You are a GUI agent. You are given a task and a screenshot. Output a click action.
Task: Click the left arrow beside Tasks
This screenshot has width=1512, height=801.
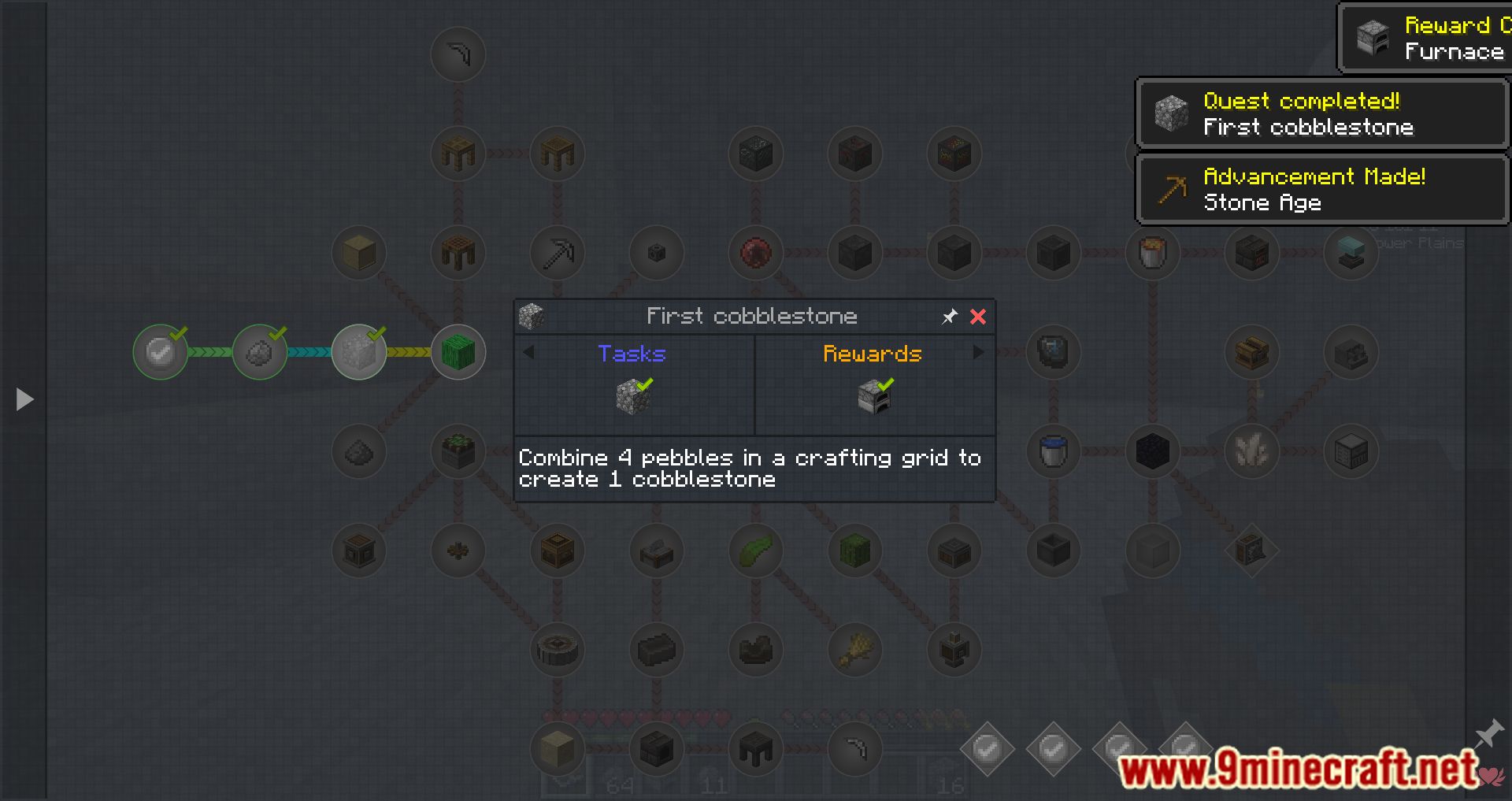[x=528, y=354]
